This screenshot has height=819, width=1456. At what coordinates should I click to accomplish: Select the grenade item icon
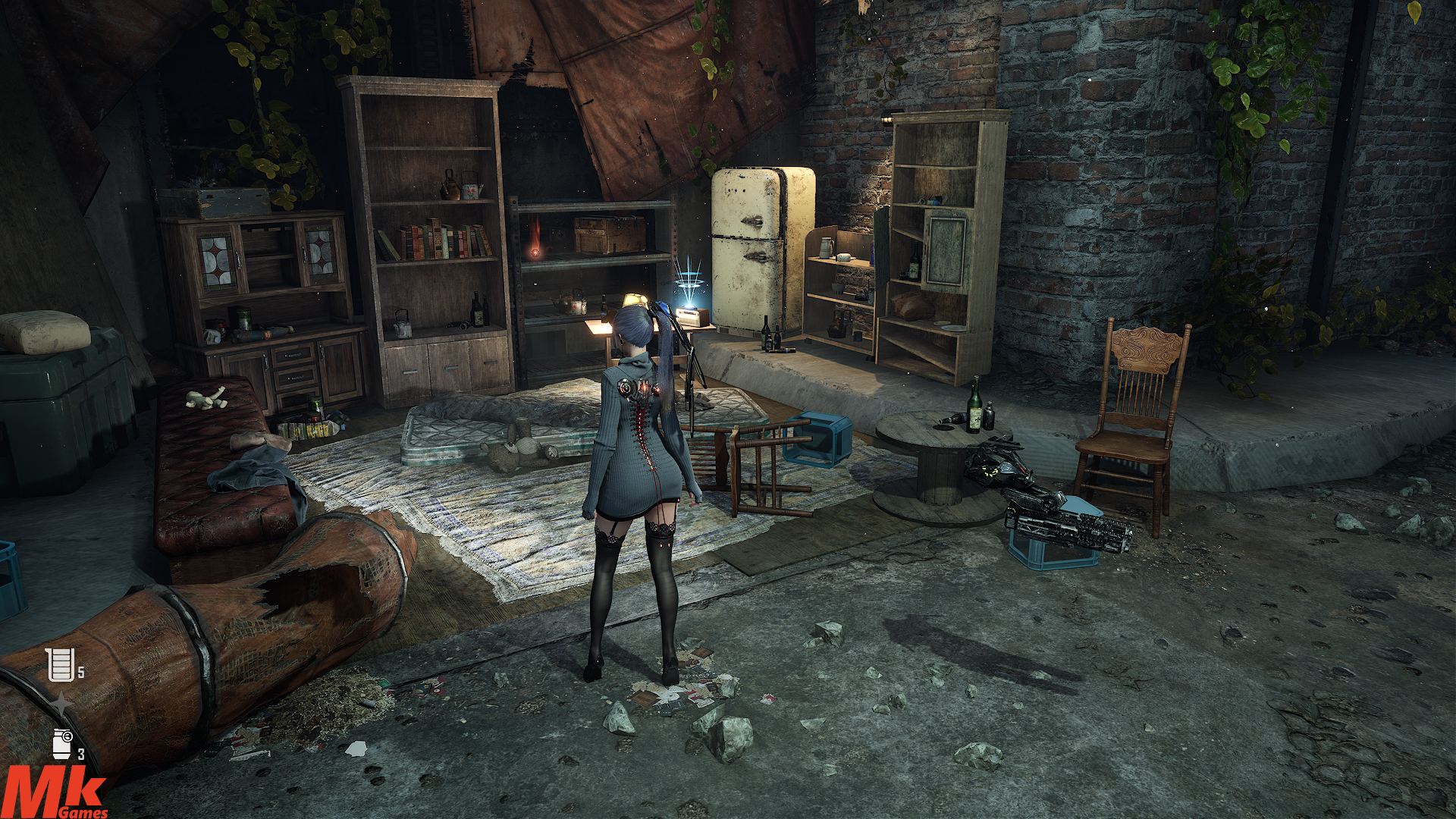point(63,743)
